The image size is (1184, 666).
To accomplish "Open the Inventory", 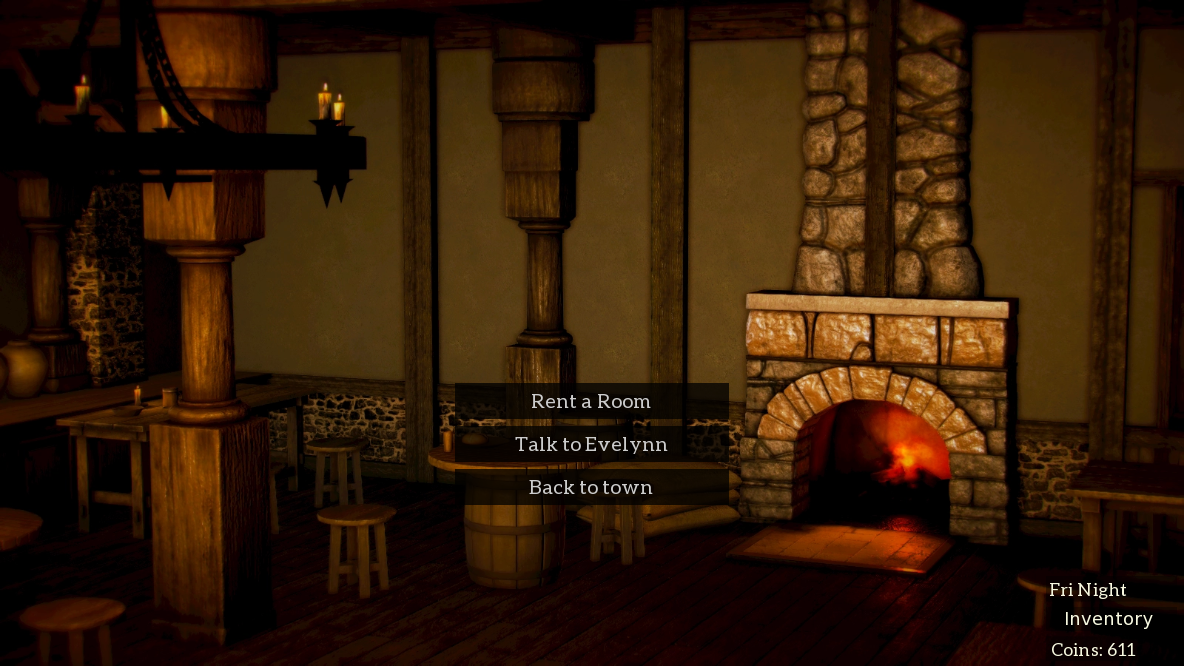I will (1108, 619).
